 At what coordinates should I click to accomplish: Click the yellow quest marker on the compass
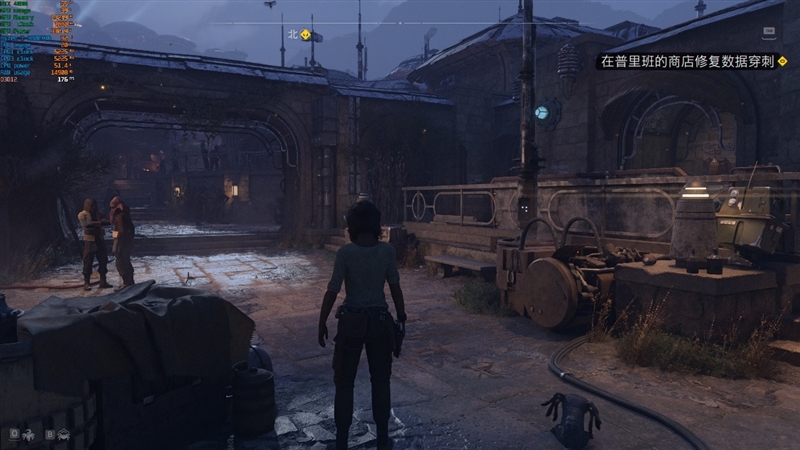coord(305,35)
